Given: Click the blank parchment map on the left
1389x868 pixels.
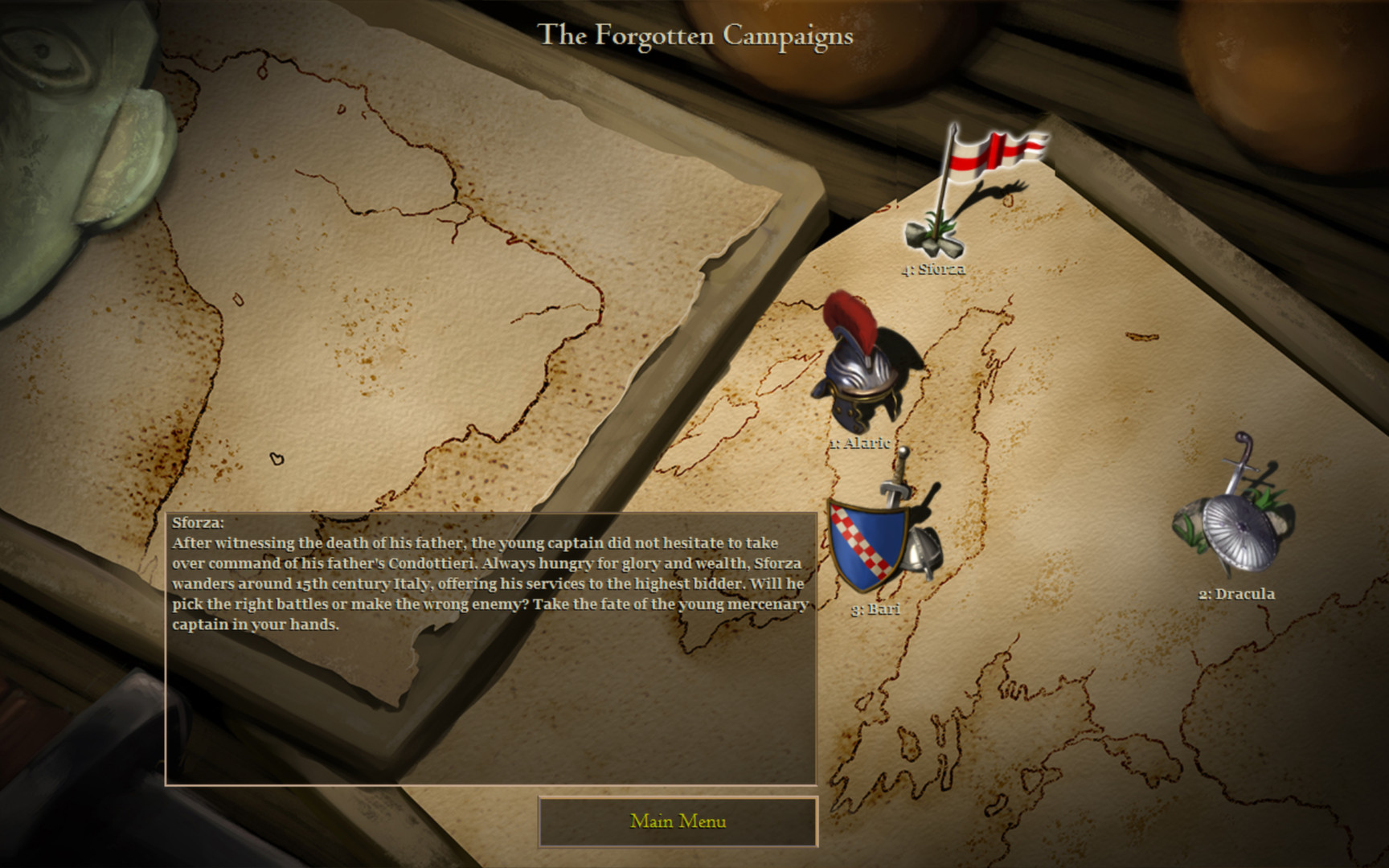Looking at the screenshot, I should pyautogui.click(x=362, y=321).
